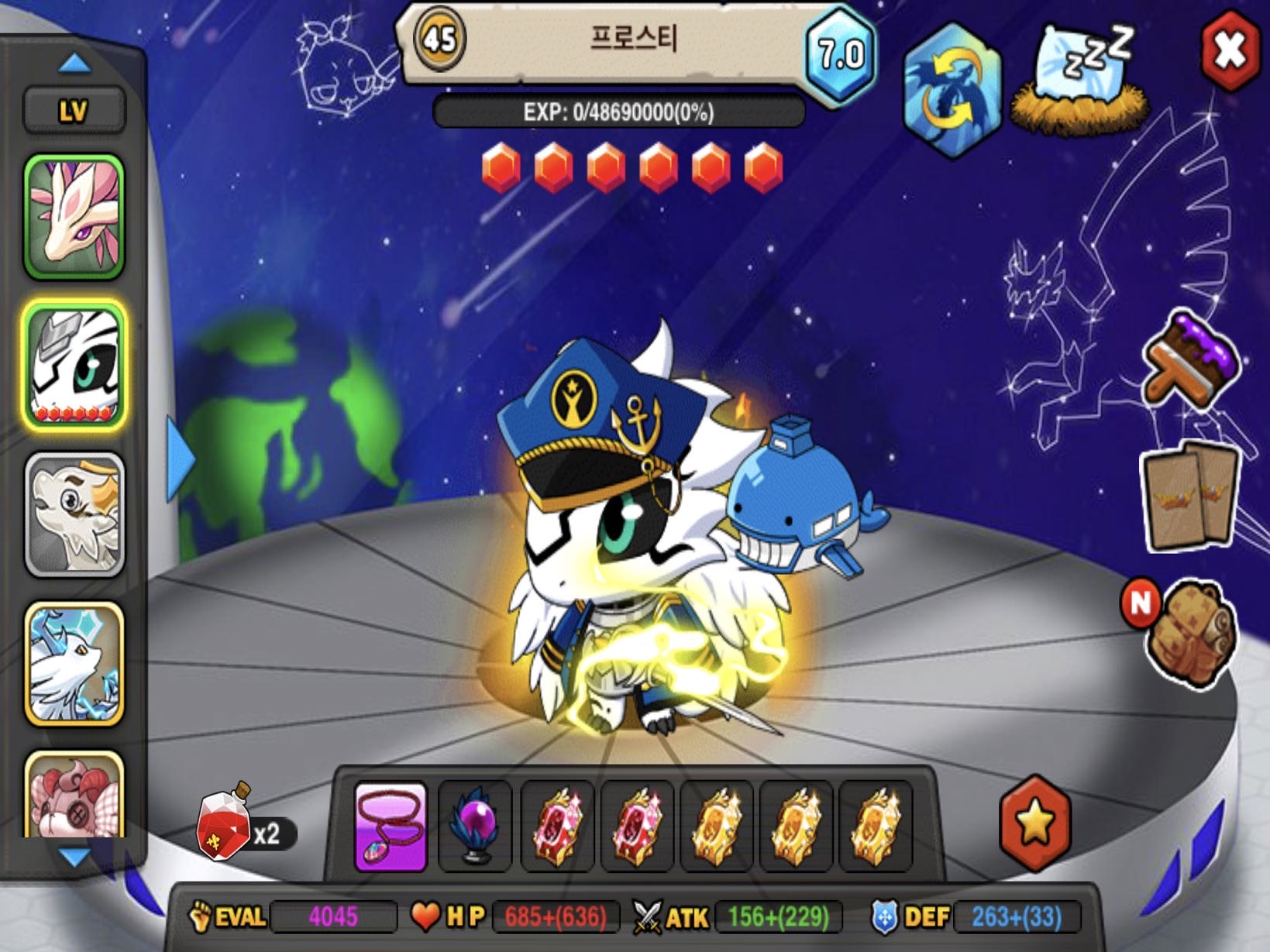Screen dimensions: 1270x952
Task: Expand the dragon list side arrow
Action: (180, 458)
